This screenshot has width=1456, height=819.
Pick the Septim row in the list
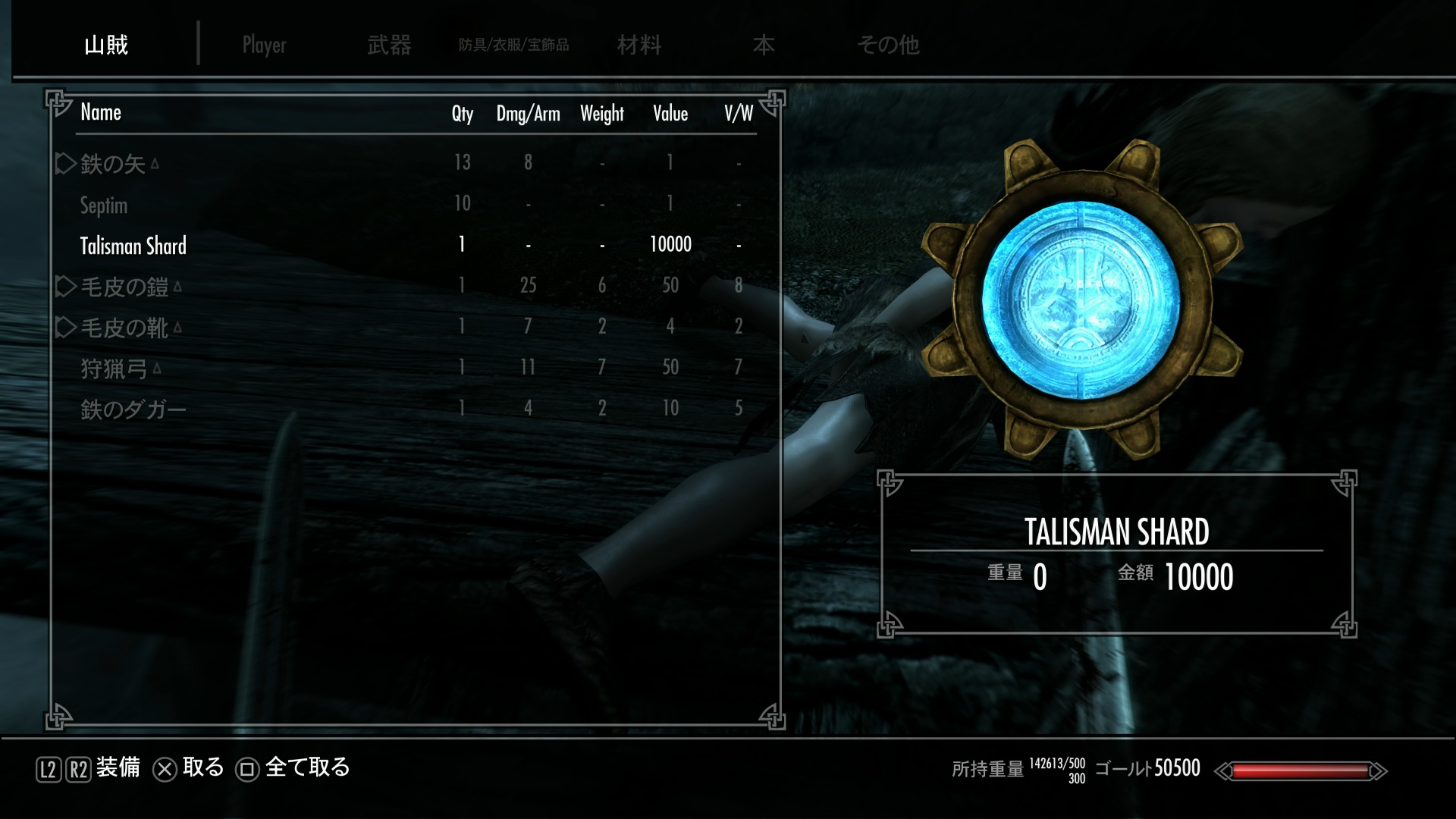pos(104,205)
